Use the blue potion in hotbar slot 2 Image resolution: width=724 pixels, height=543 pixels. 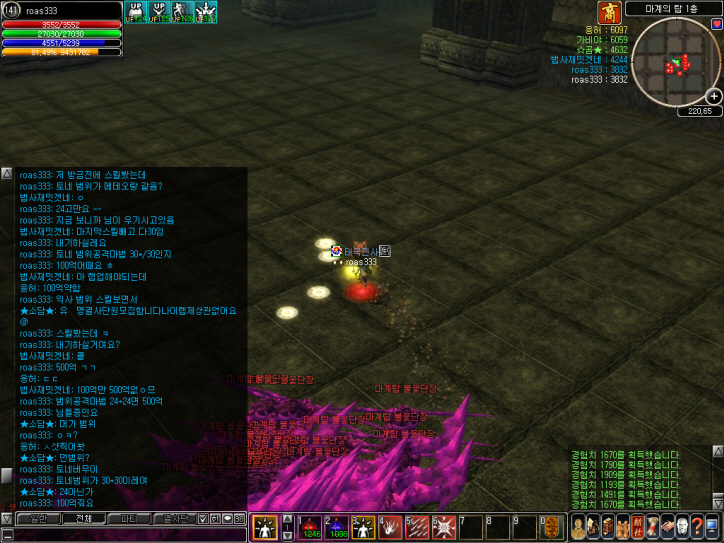point(335,525)
